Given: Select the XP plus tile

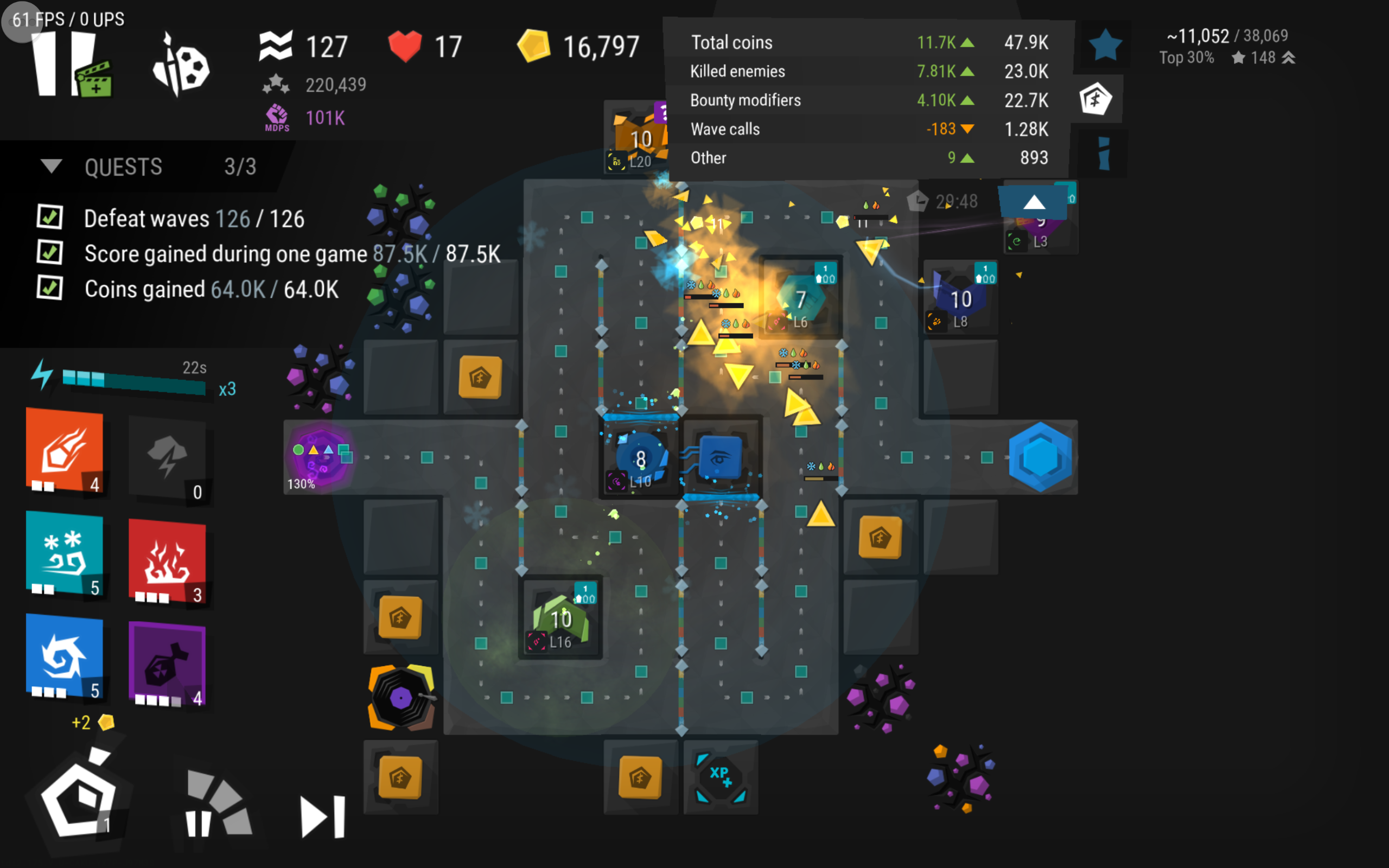Looking at the screenshot, I should (721, 778).
